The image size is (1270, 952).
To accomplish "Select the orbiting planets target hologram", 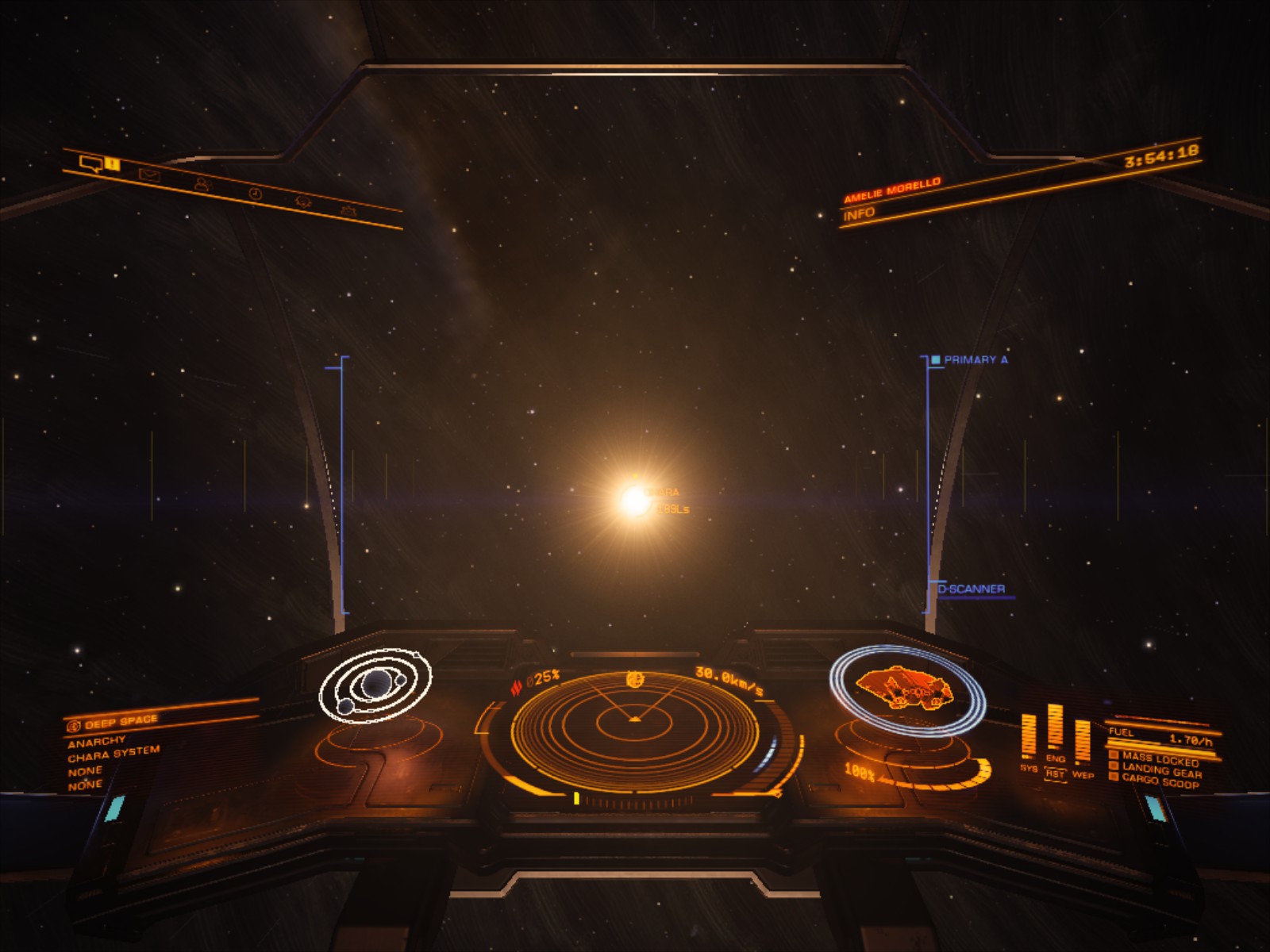I will (375, 685).
